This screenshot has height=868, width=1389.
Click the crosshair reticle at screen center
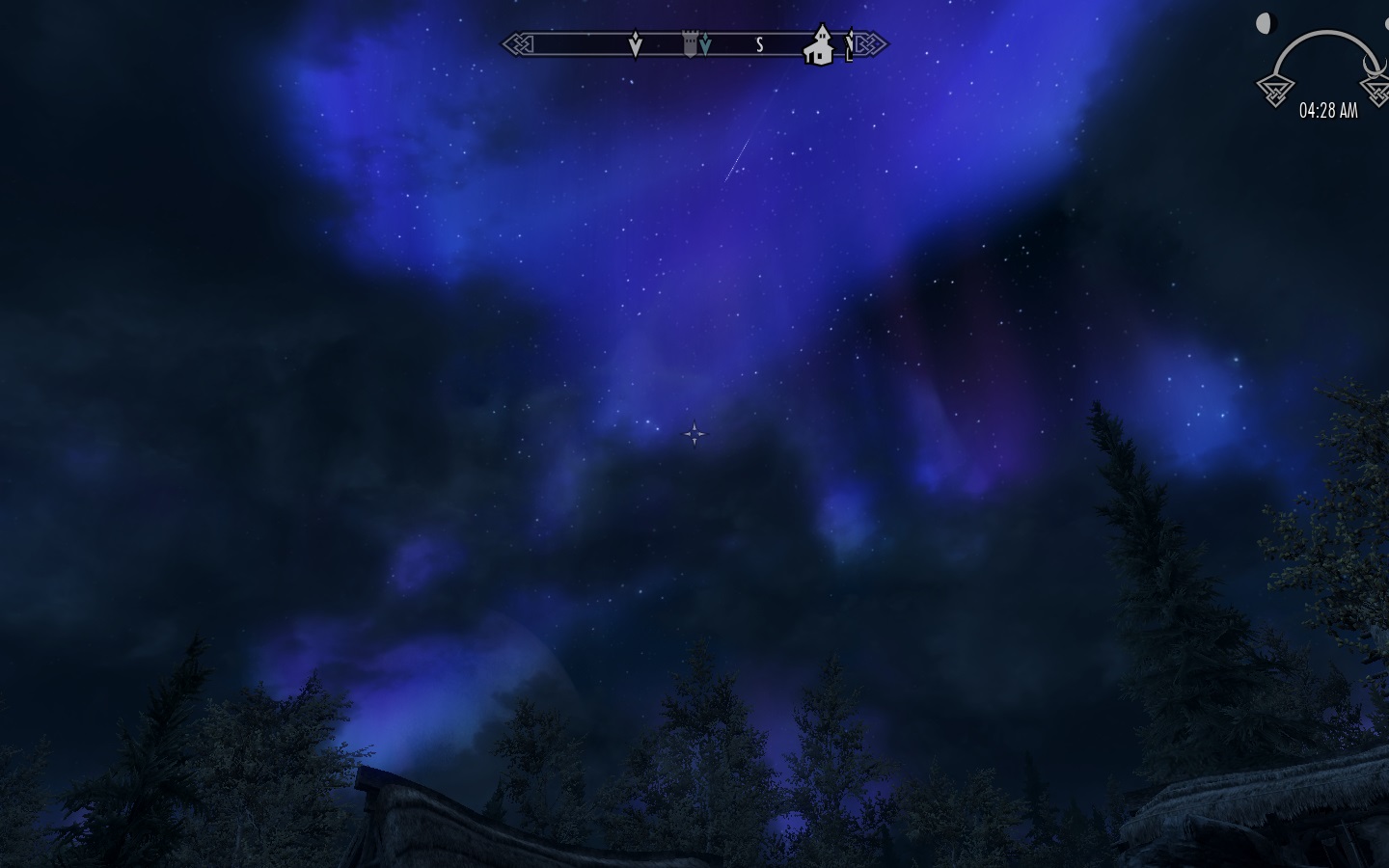(694, 434)
